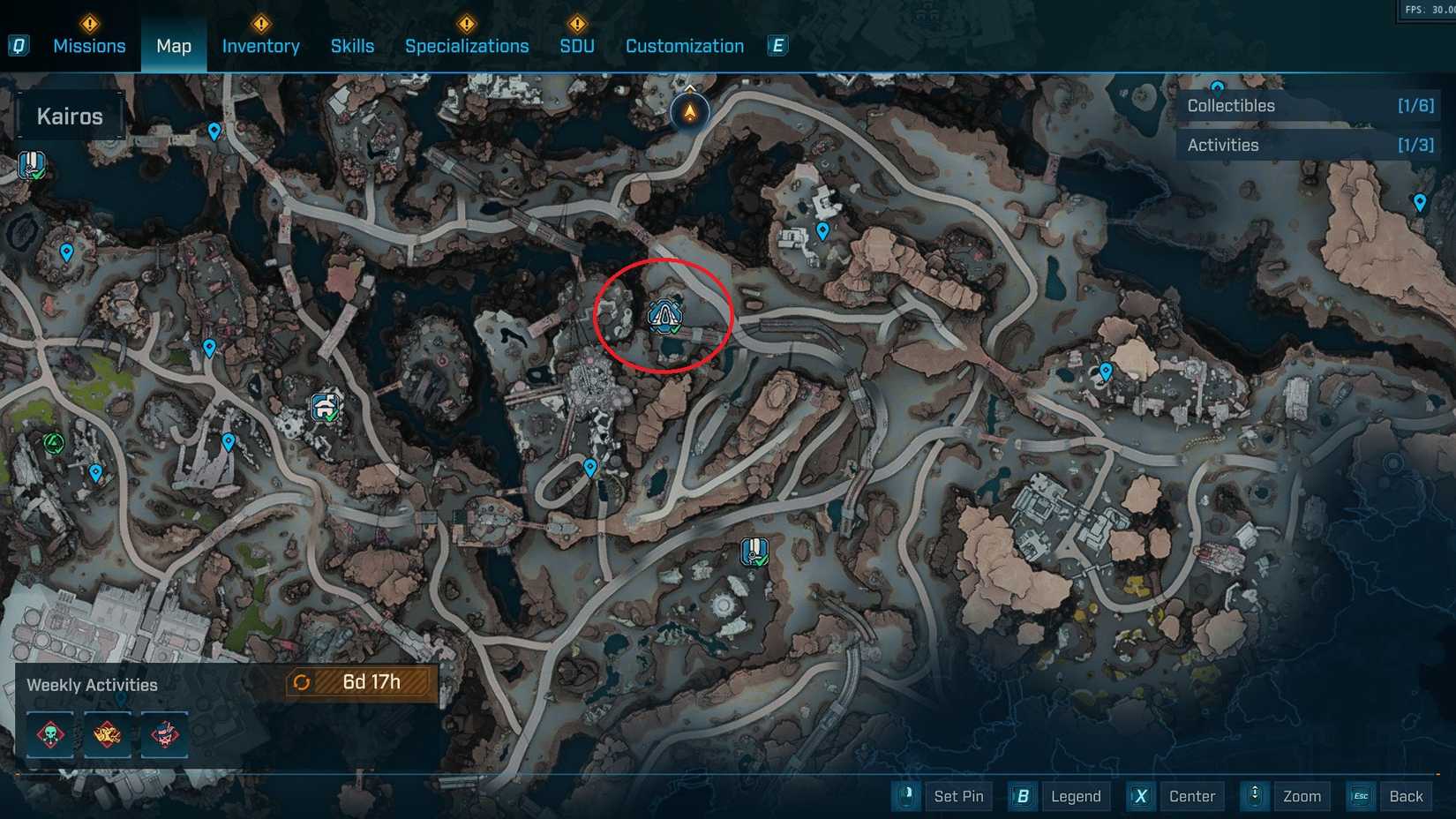Select the top-hat skull Weekly Activity icon
The height and width of the screenshot is (819, 1456).
tap(165, 733)
